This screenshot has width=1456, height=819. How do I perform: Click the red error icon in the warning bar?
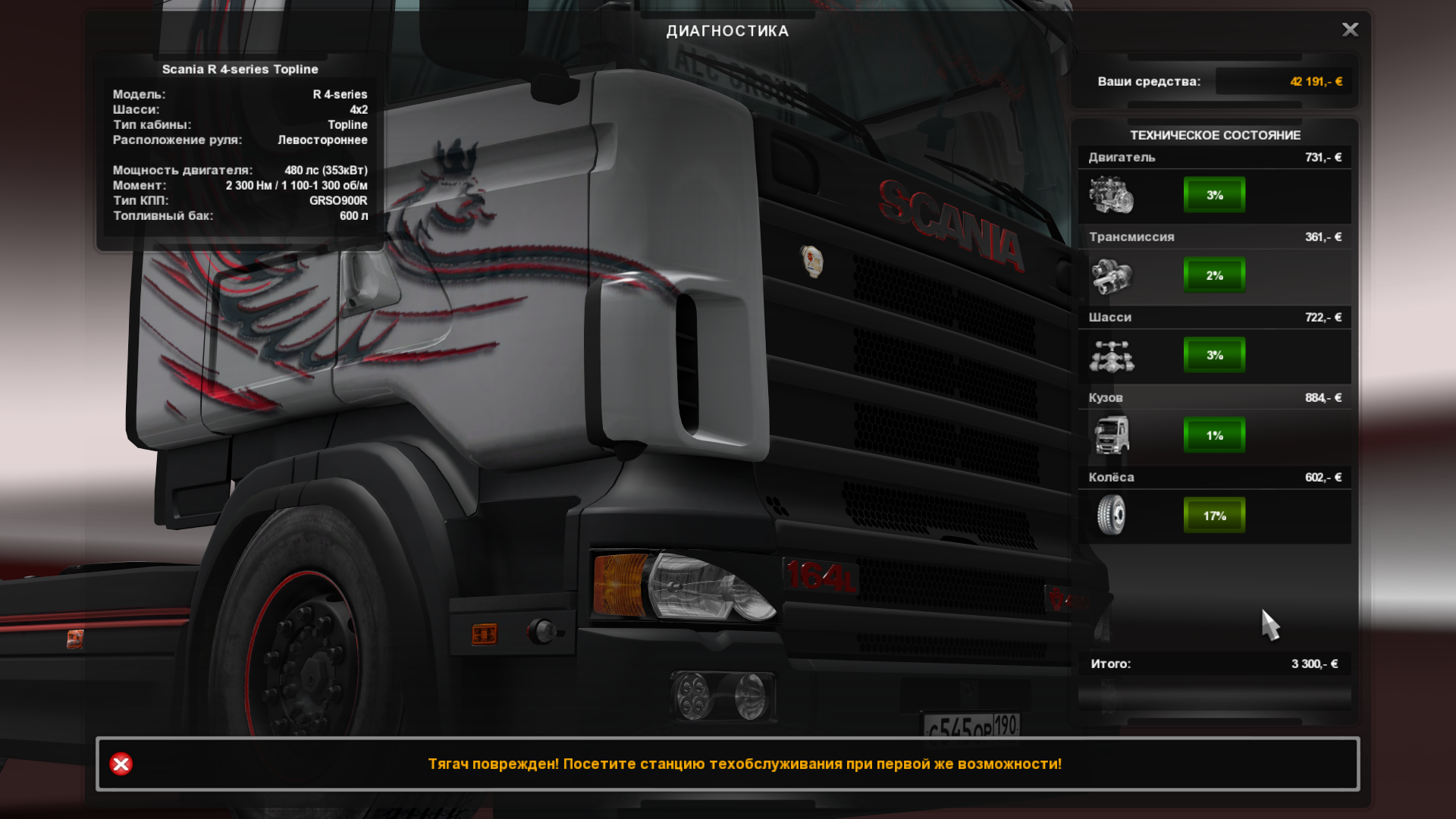coord(121,764)
